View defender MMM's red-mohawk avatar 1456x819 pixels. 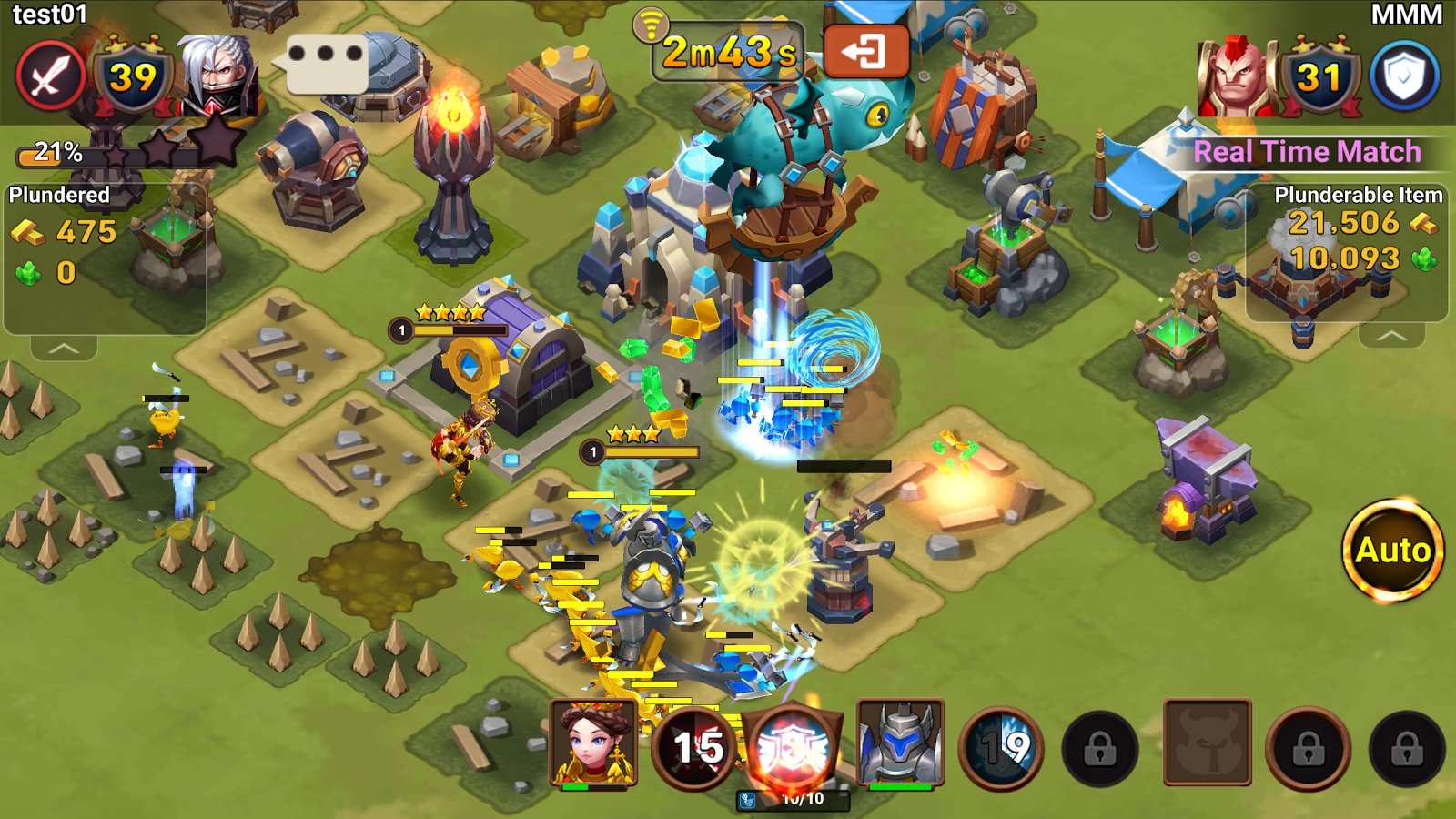click(1236, 76)
